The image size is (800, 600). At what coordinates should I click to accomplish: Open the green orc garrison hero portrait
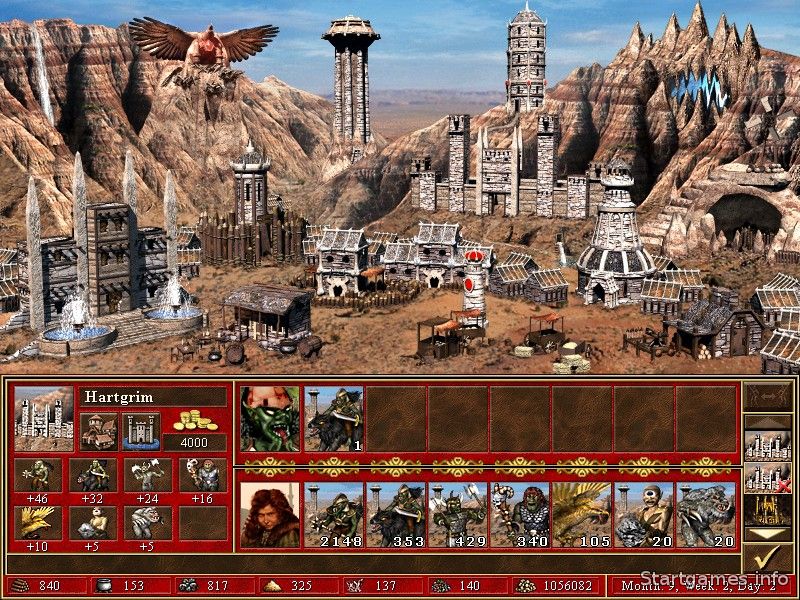(x=270, y=419)
